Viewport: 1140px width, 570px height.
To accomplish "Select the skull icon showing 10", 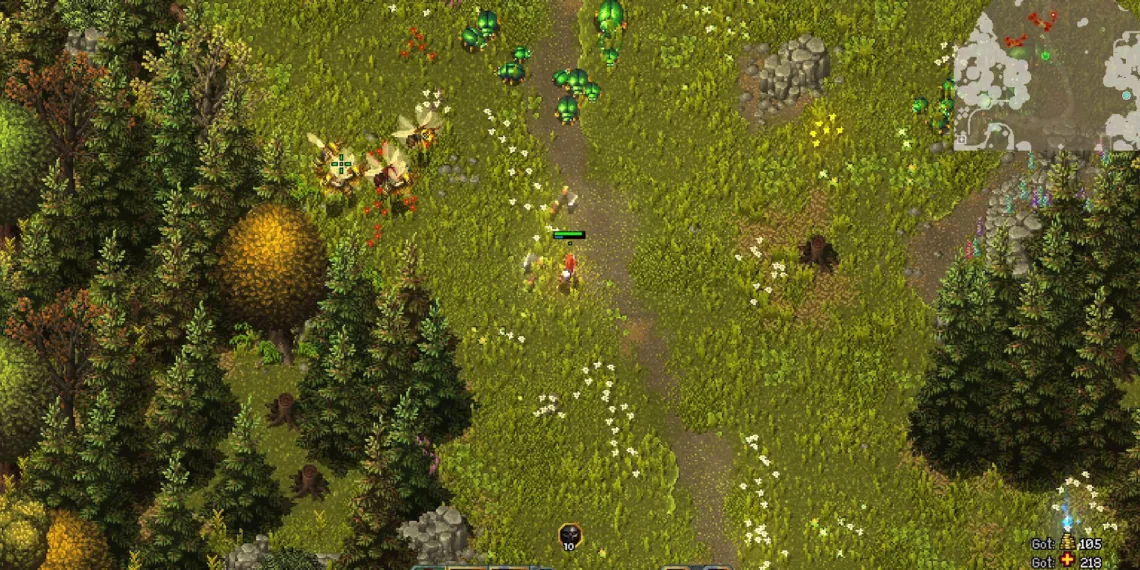I will tap(569, 535).
